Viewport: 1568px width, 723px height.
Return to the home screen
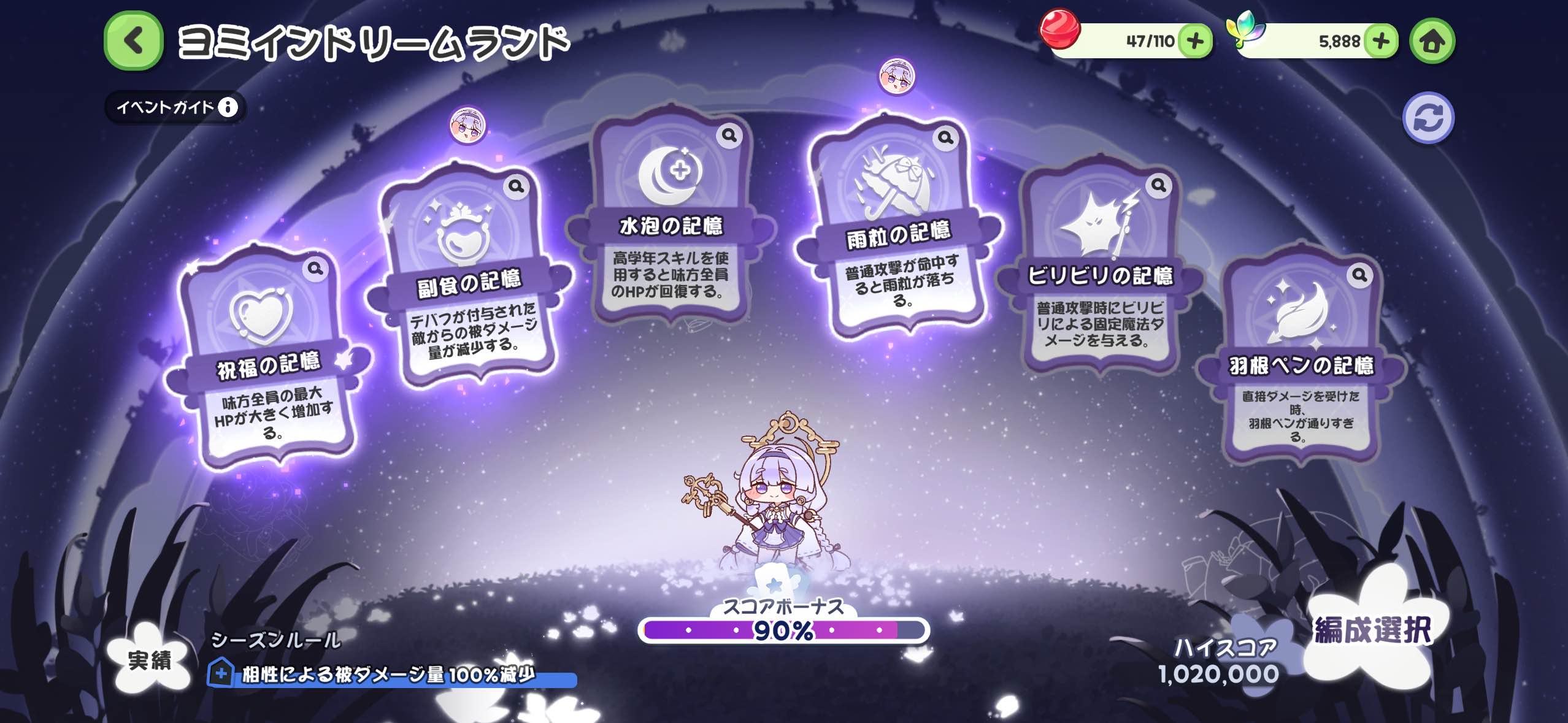tap(1432, 41)
